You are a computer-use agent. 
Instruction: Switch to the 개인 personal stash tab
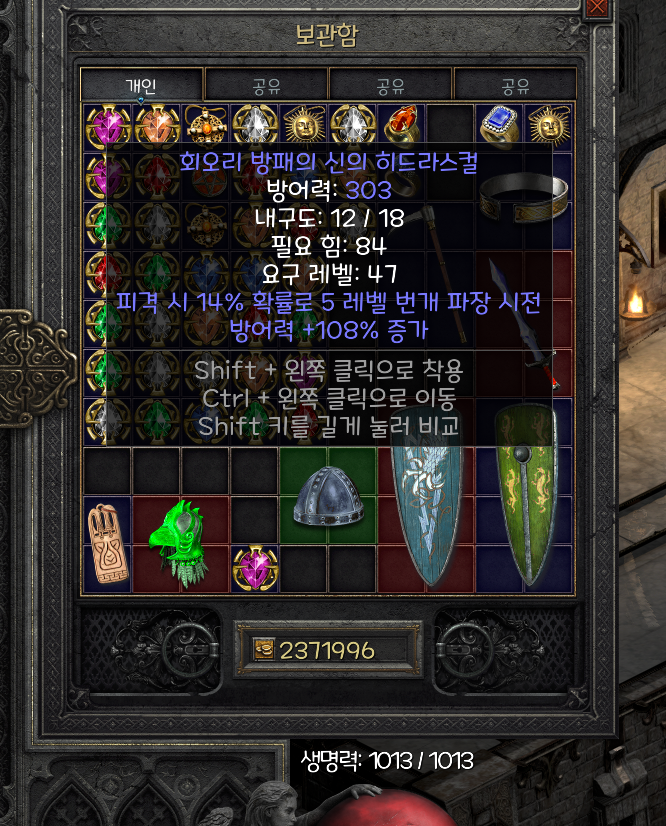[141, 85]
